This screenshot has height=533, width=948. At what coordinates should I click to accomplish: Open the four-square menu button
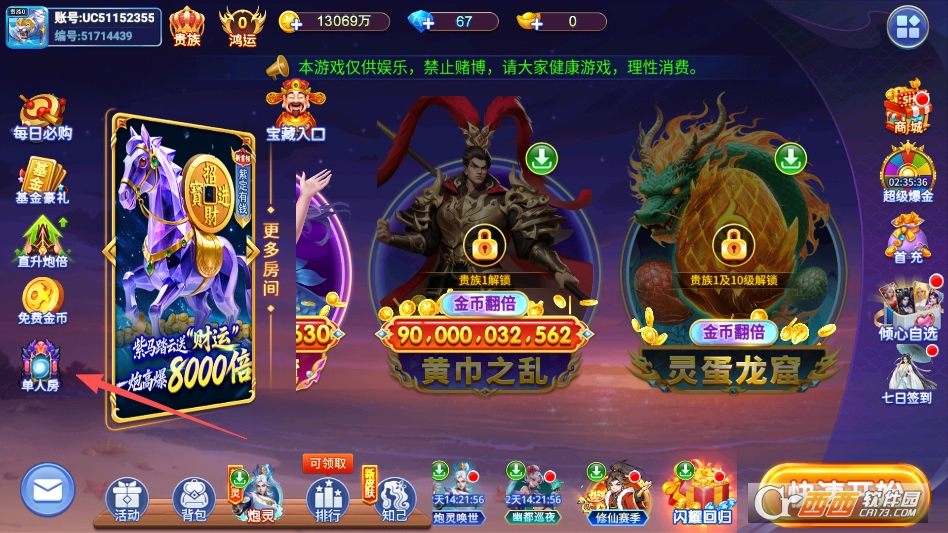pyautogui.click(x=908, y=25)
